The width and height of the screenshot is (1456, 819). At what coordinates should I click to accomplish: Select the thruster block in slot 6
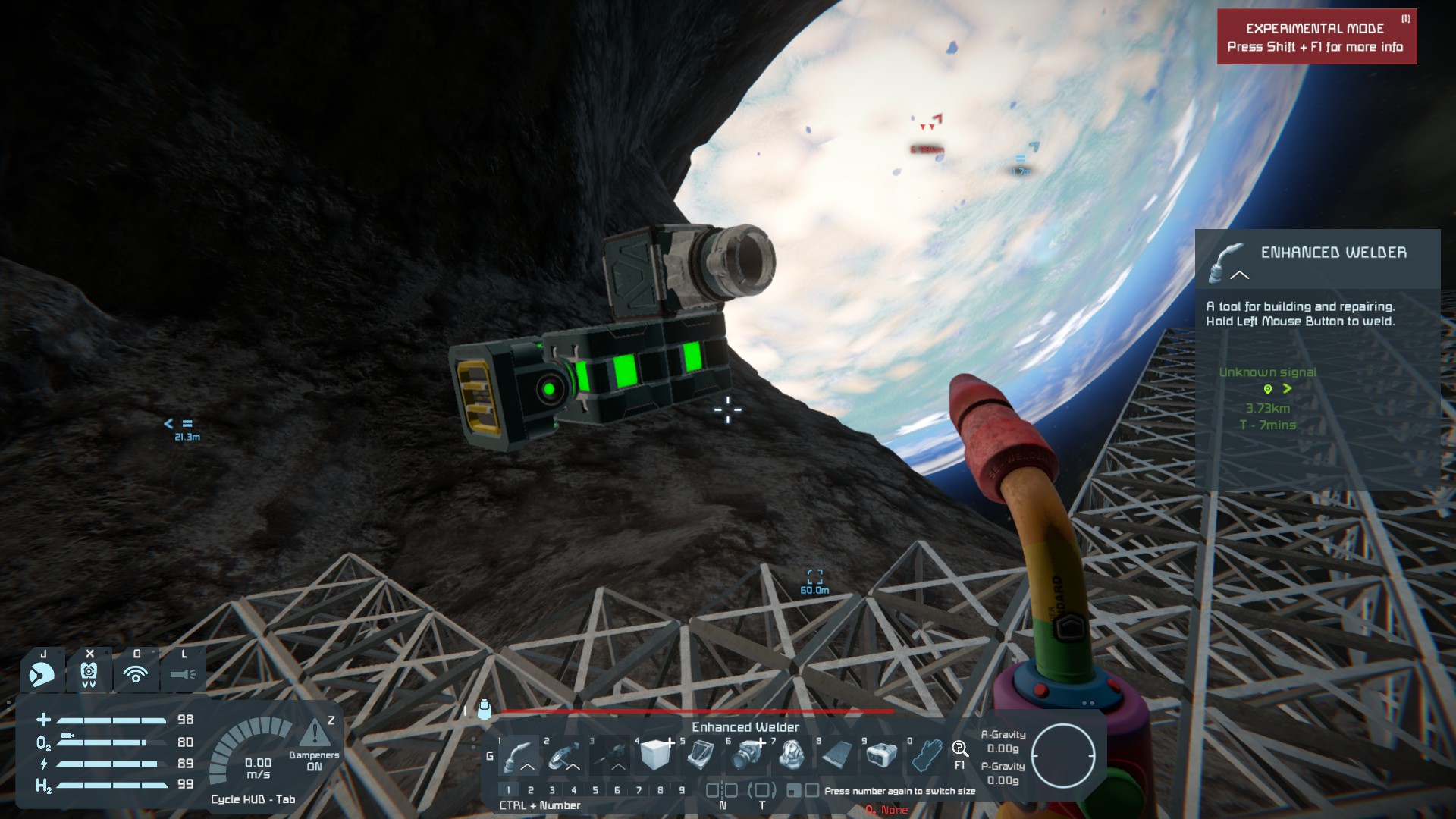coord(747,755)
